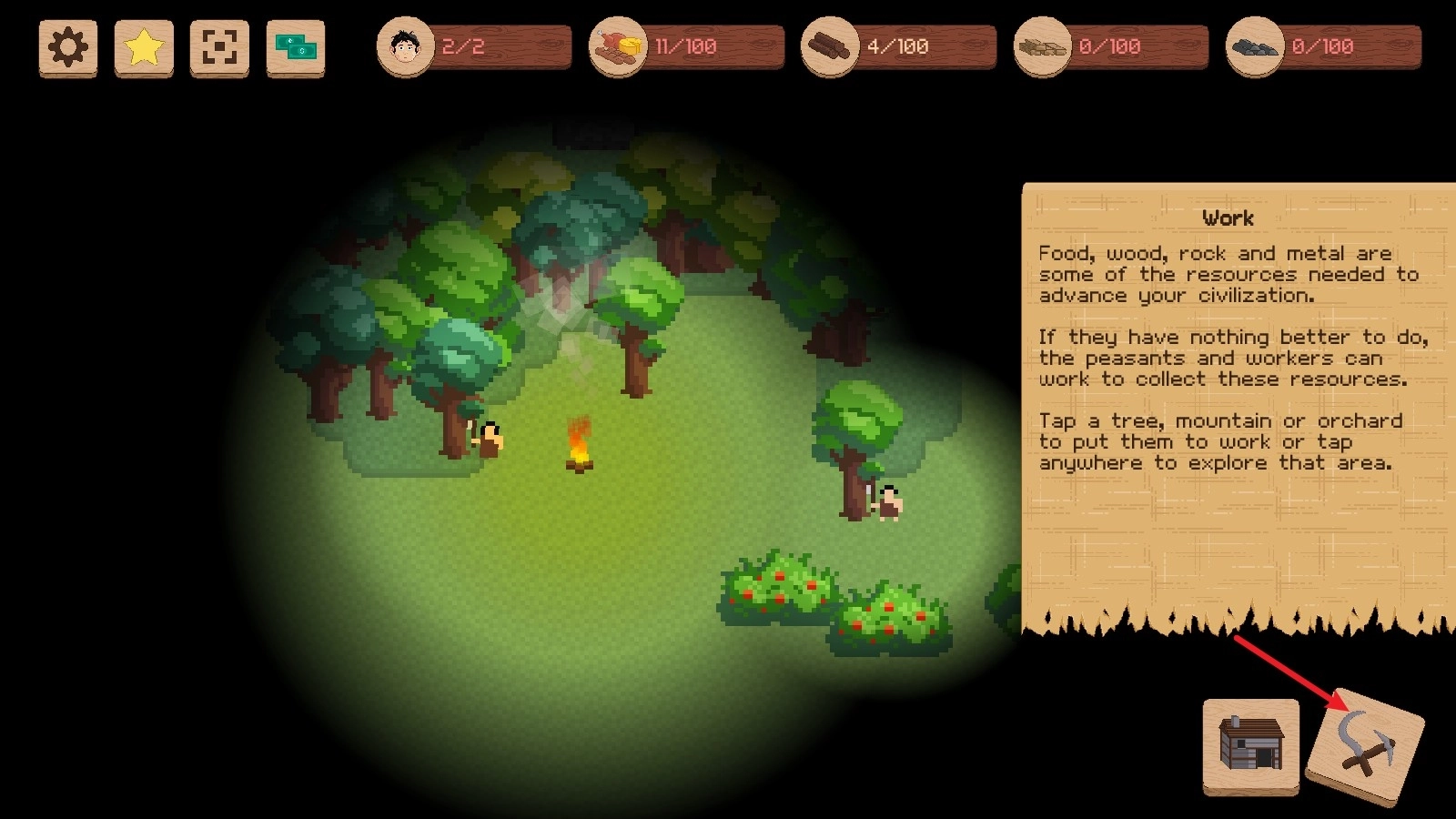Open the log cabin build menu
The width and height of the screenshot is (1456, 819).
[x=1251, y=744]
